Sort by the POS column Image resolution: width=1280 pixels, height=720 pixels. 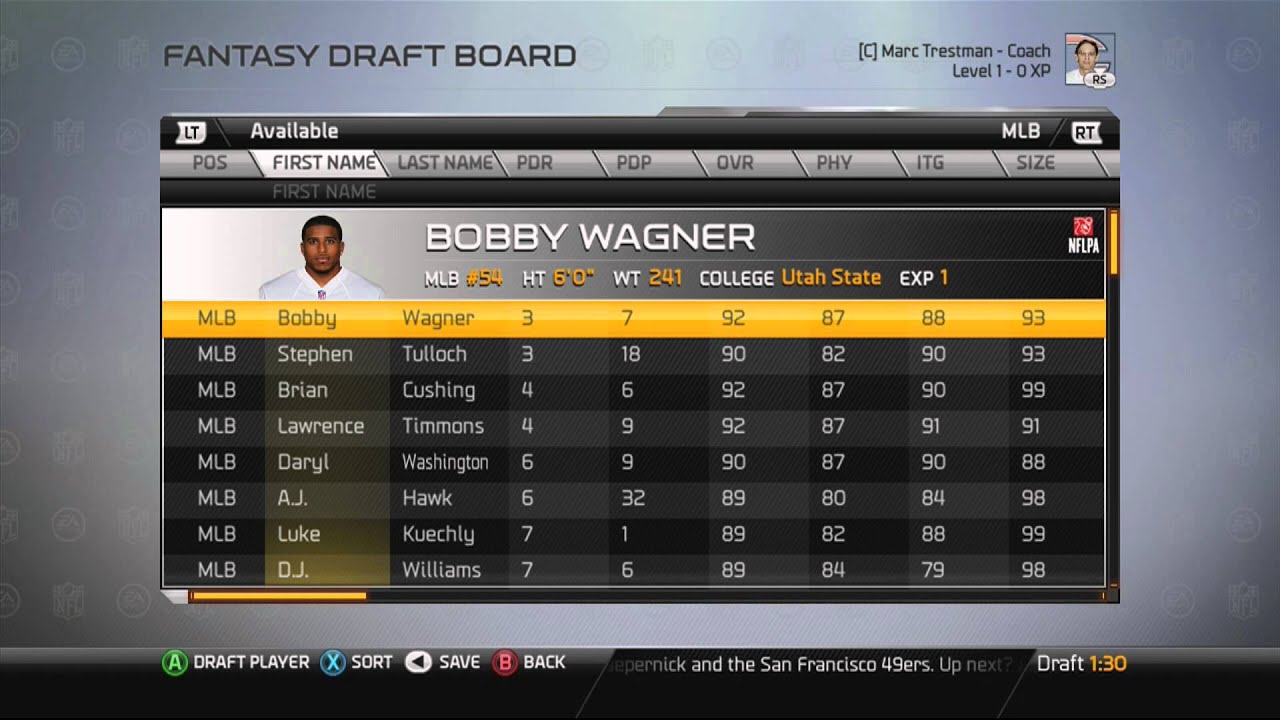pos(209,163)
